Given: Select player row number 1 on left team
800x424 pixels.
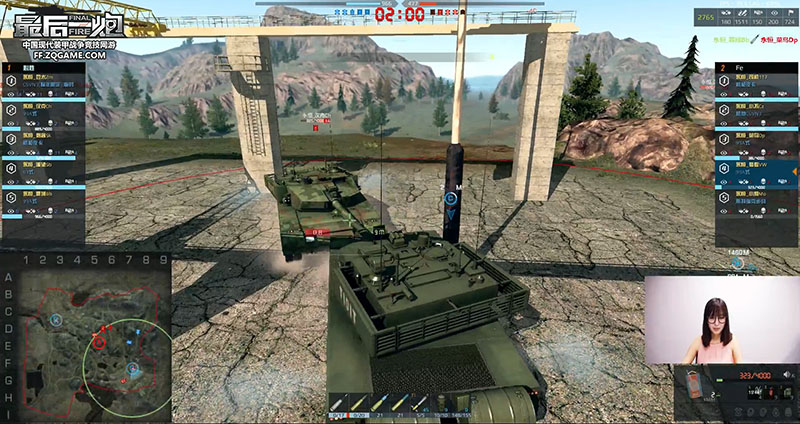Looking at the screenshot, I should [42, 88].
